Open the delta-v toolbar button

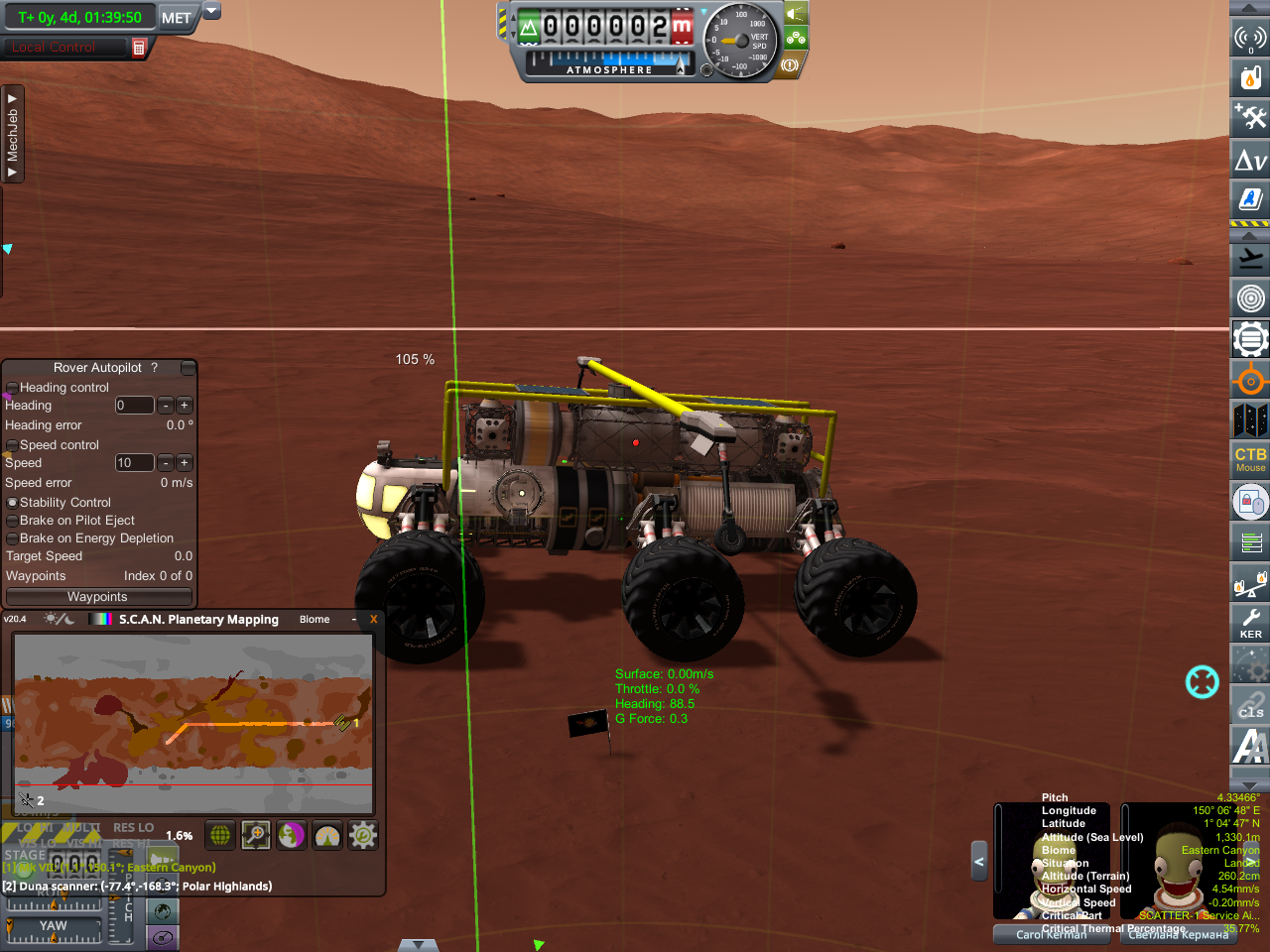click(x=1250, y=160)
